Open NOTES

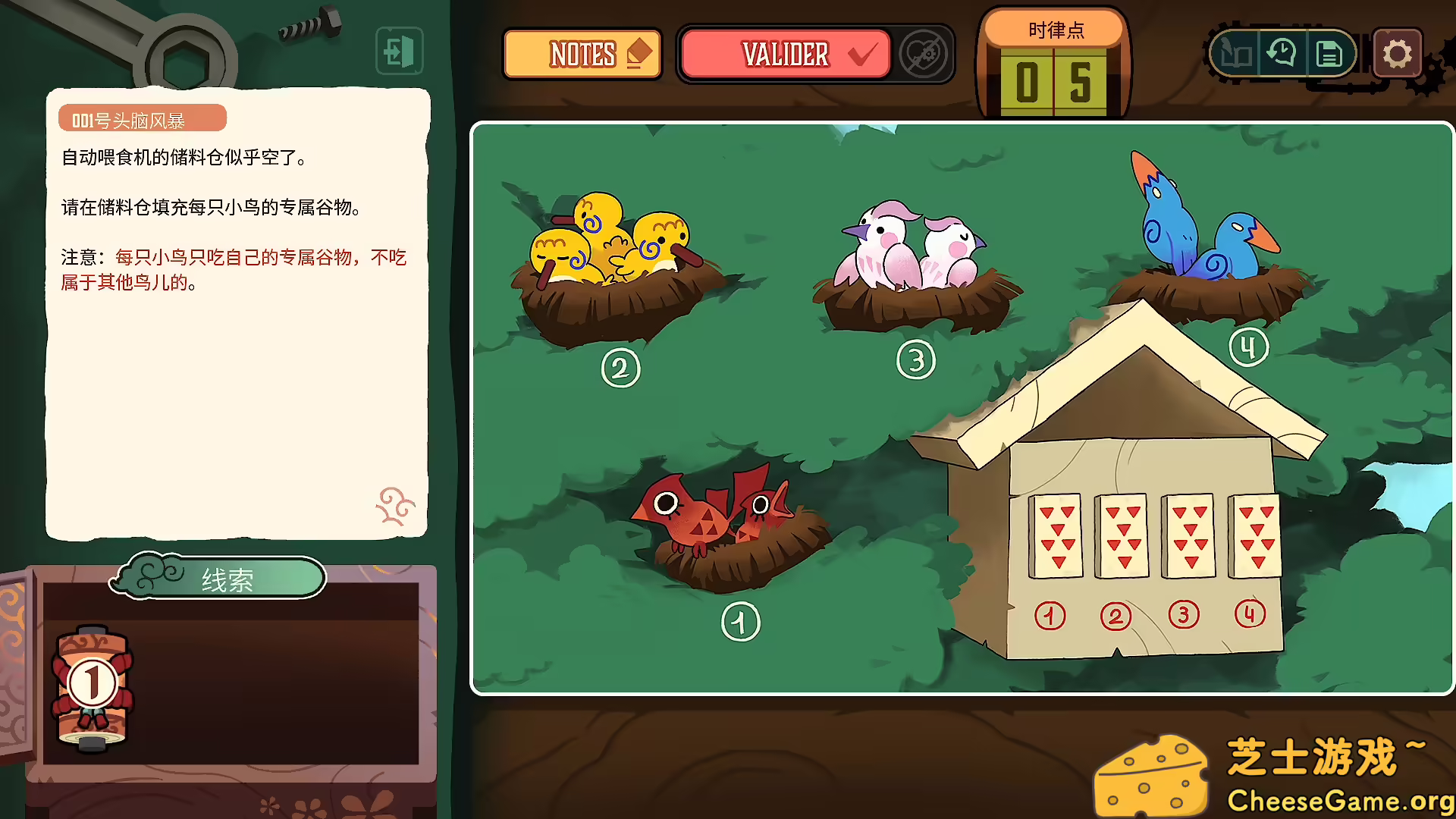click(x=582, y=53)
